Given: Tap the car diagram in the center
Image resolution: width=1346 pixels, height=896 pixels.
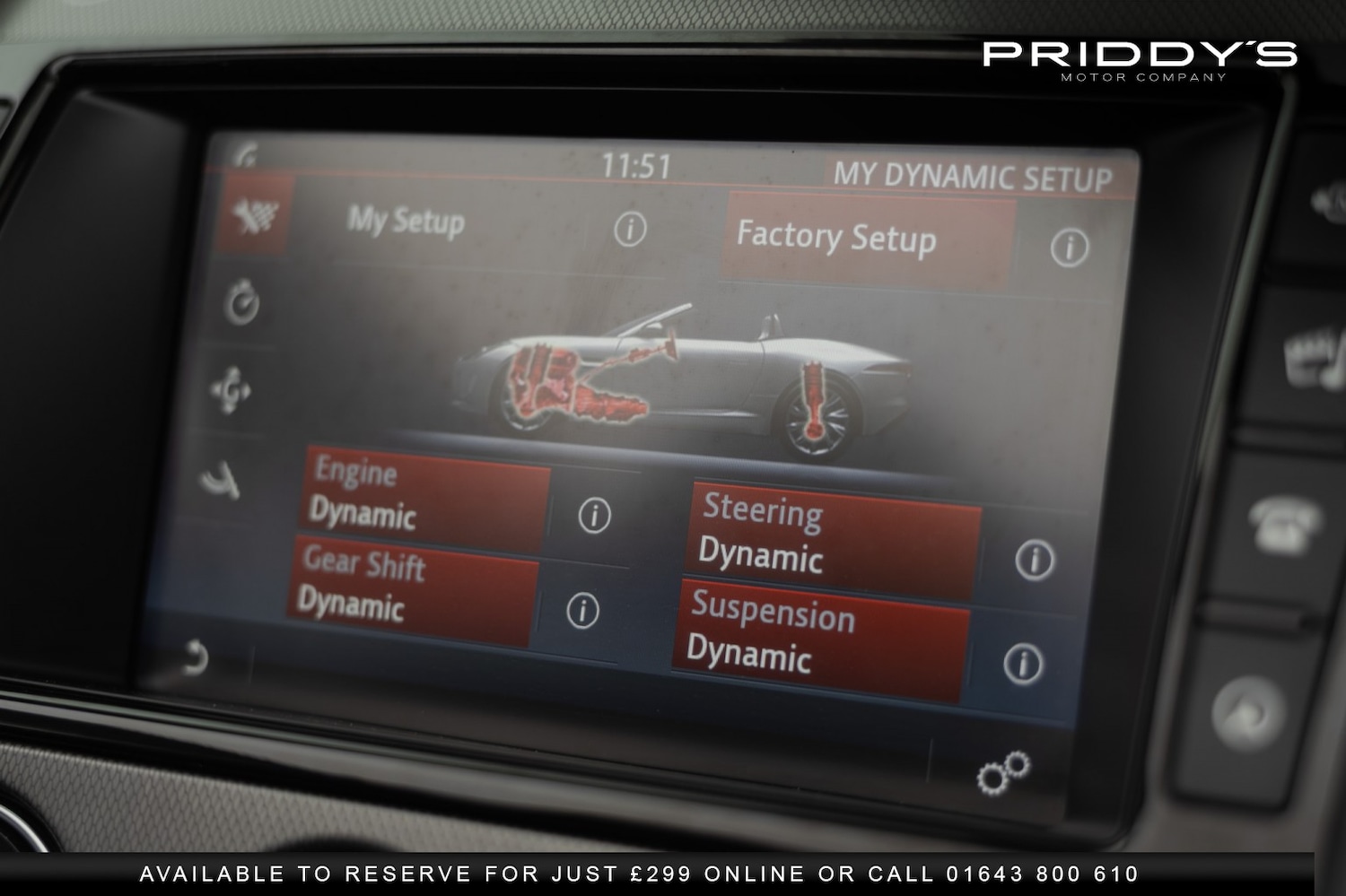Looking at the screenshot, I should pos(673,377).
